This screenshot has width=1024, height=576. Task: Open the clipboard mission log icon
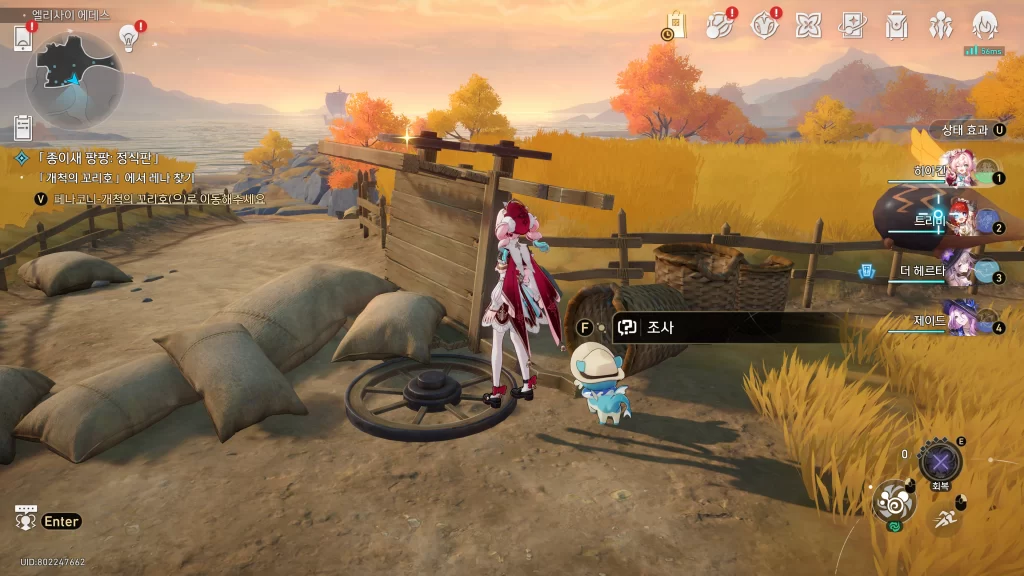click(23, 127)
